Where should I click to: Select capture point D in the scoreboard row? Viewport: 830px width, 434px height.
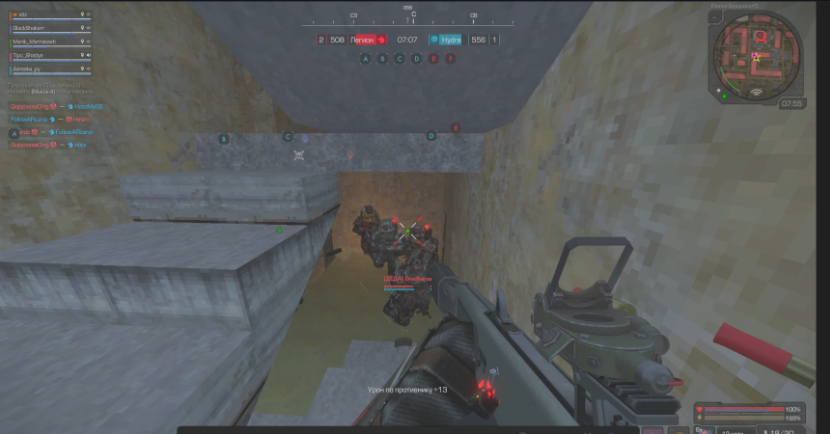coord(416,59)
